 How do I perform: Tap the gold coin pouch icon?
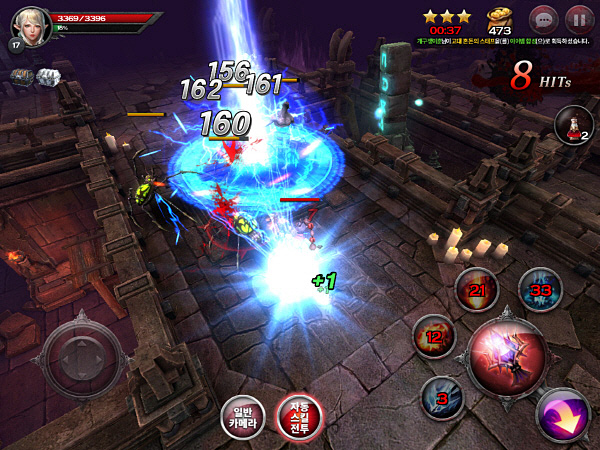498,19
